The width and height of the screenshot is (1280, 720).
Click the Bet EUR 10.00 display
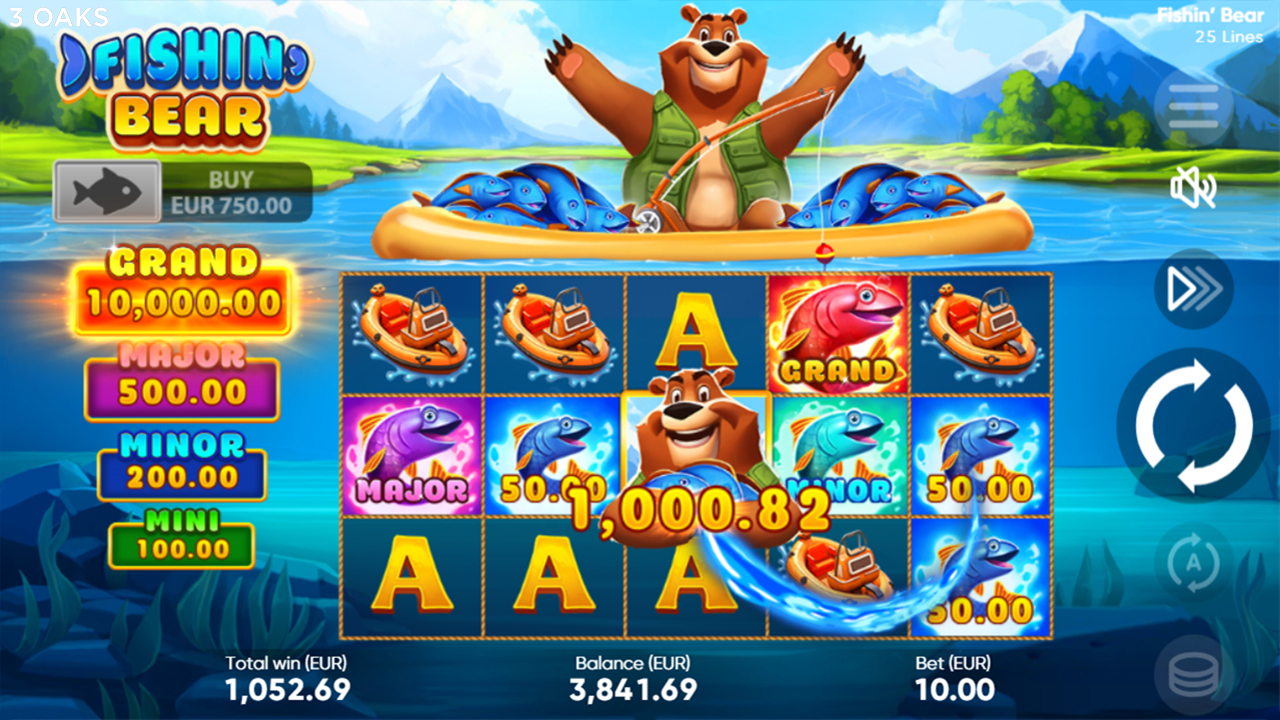956,676
